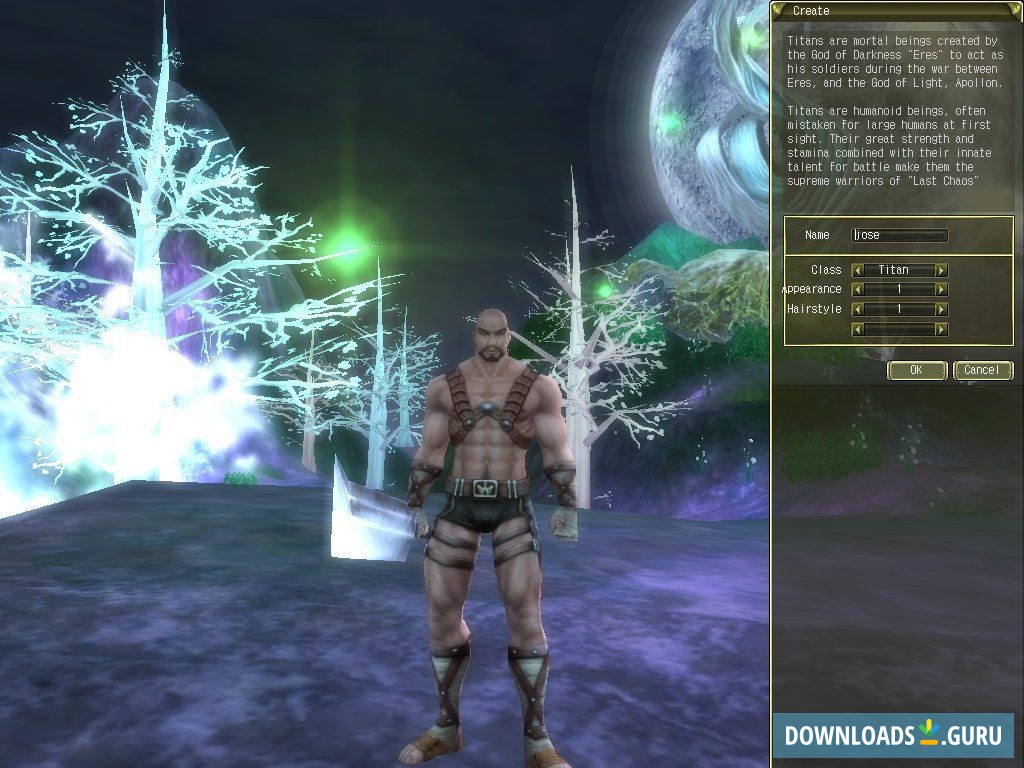The width and height of the screenshot is (1024, 768).
Task: Cancel character creation
Action: click(x=982, y=370)
